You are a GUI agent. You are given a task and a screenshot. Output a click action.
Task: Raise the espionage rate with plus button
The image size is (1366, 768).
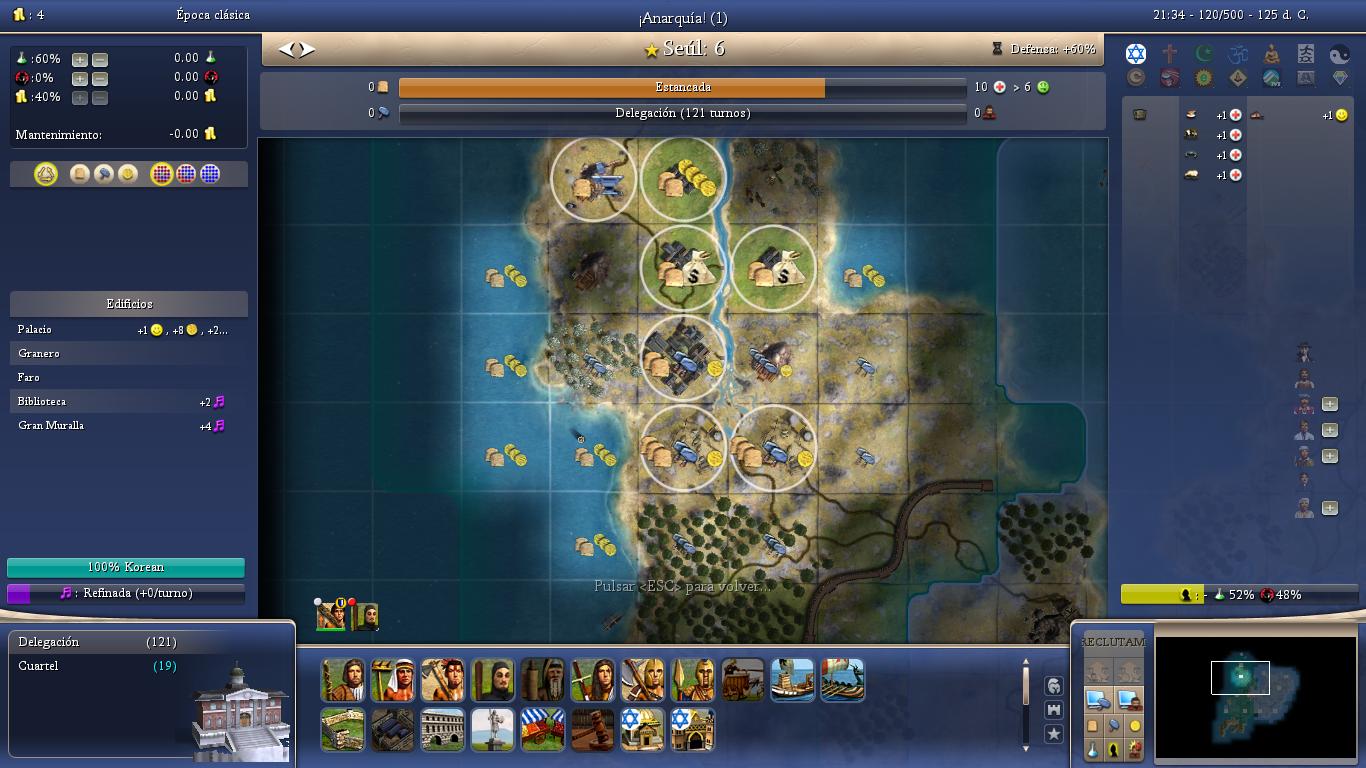(x=80, y=78)
